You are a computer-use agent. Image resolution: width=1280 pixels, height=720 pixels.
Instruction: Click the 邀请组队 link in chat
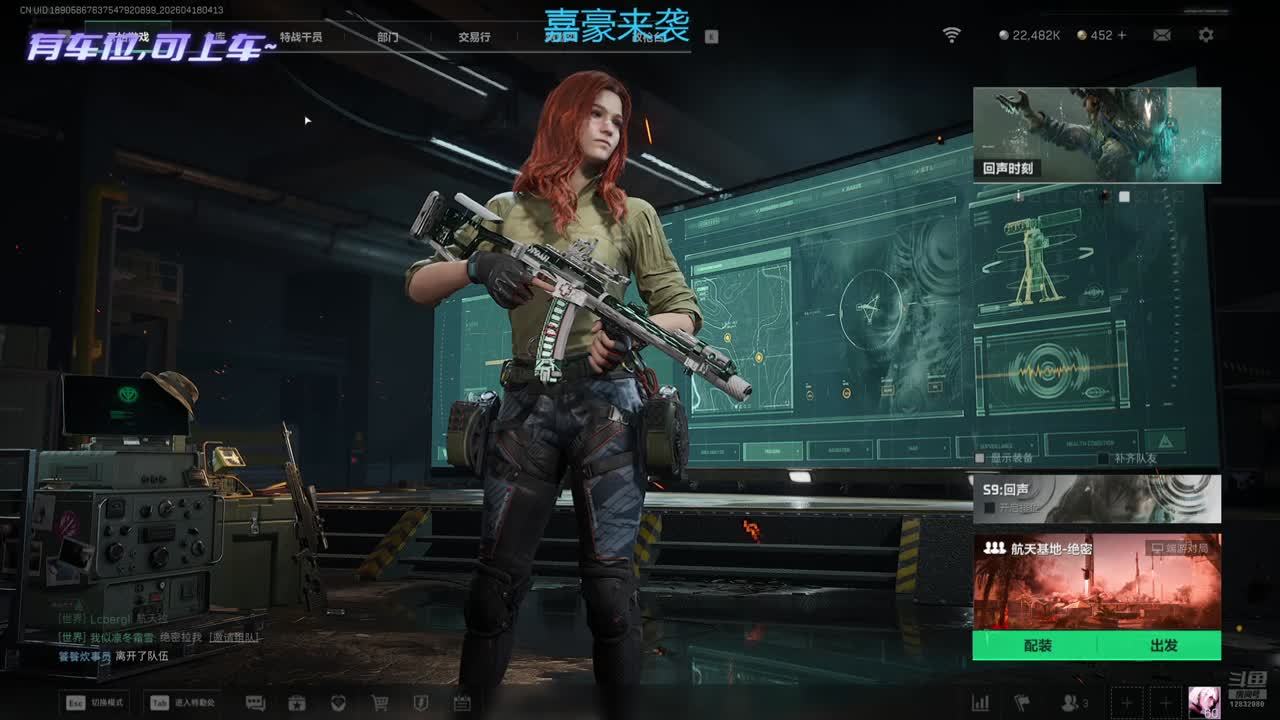(x=233, y=637)
